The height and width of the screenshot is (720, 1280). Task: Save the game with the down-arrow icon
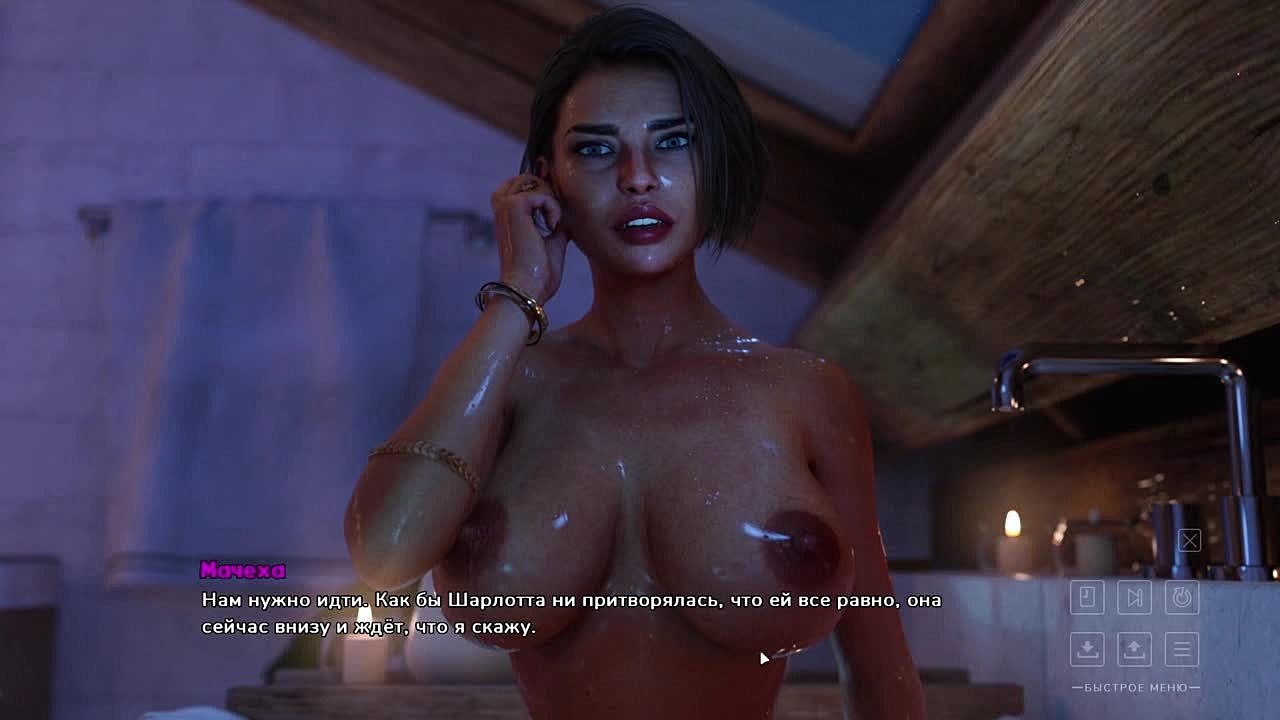tap(1087, 649)
